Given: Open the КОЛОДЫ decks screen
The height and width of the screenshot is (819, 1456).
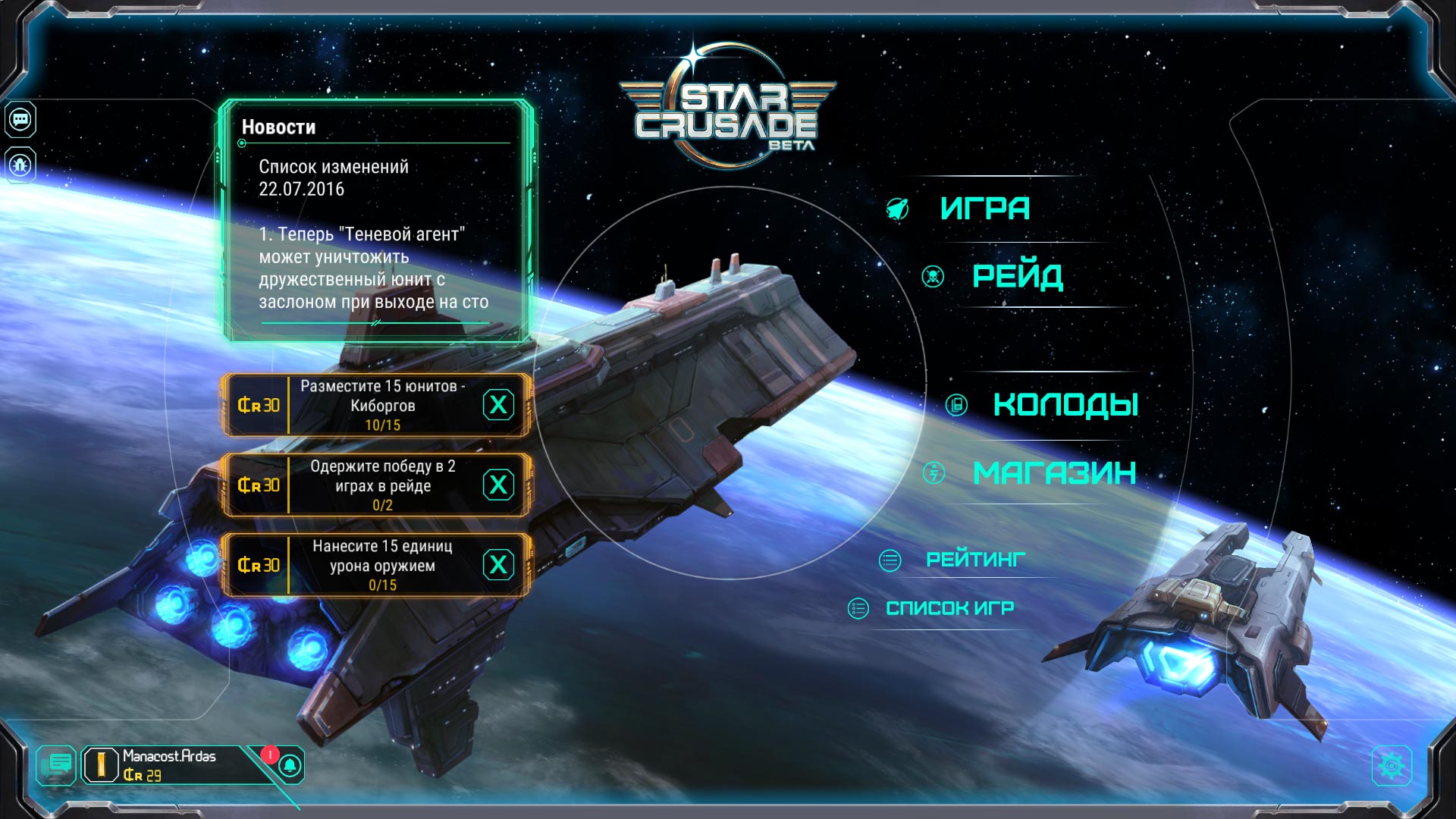Looking at the screenshot, I should (x=1065, y=405).
